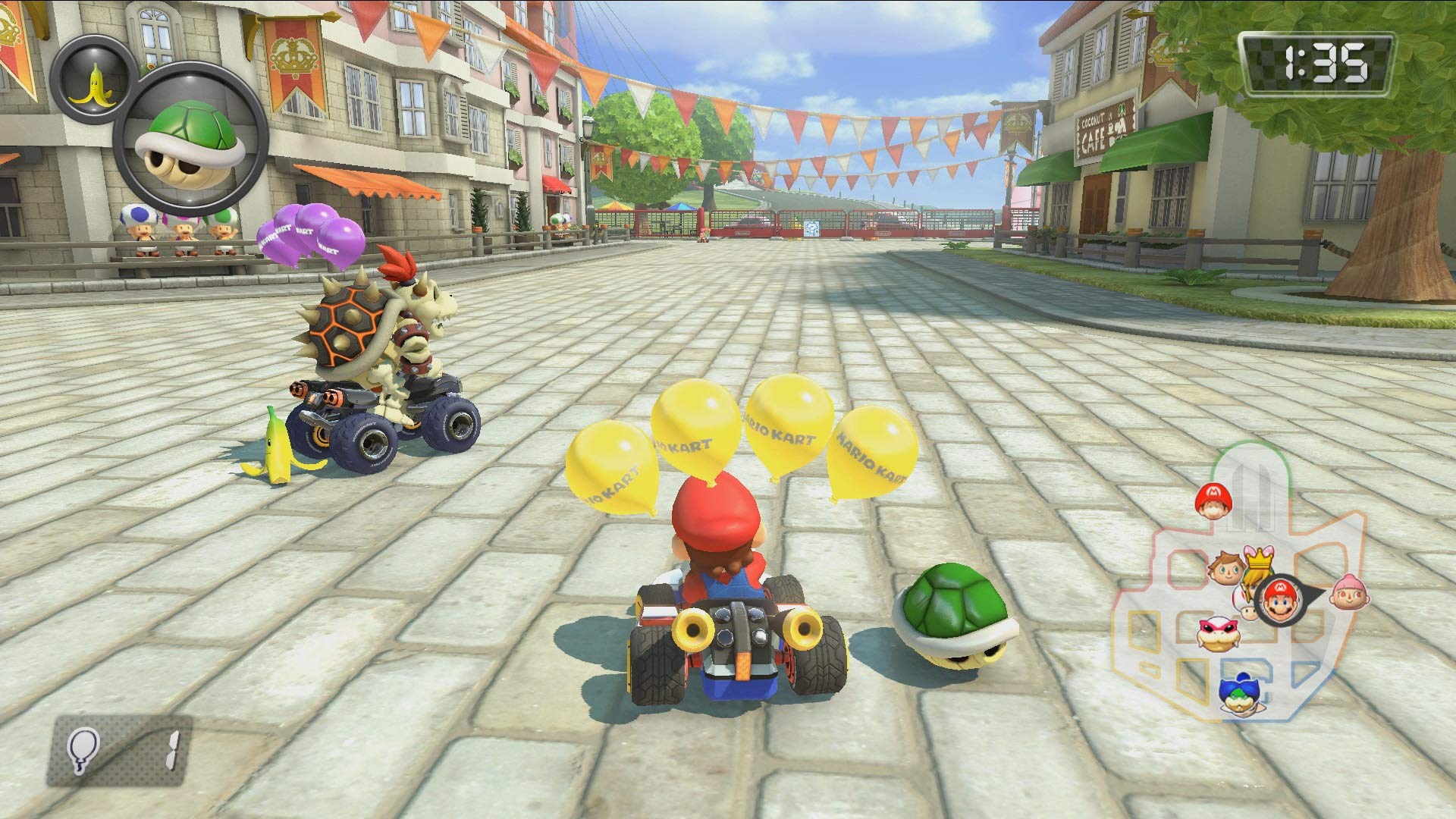
Task: Click Ludwig's blue-haired minimap icon
Action: pyautogui.click(x=1239, y=695)
